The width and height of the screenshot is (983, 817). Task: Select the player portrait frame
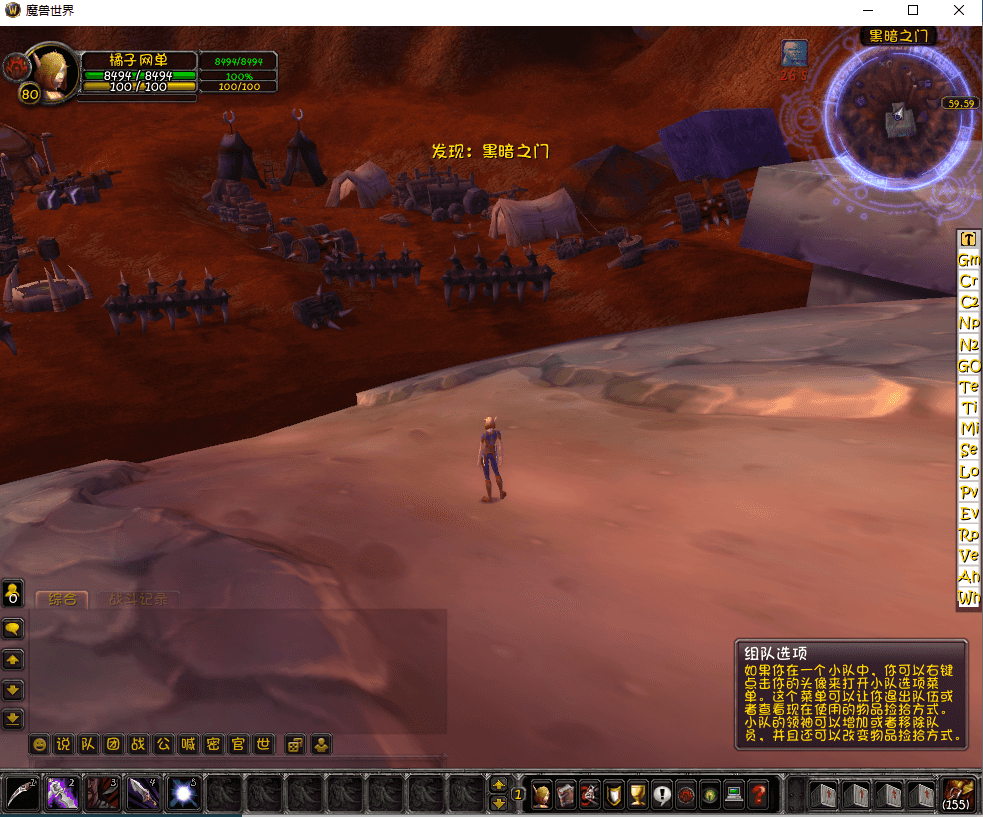pos(48,72)
